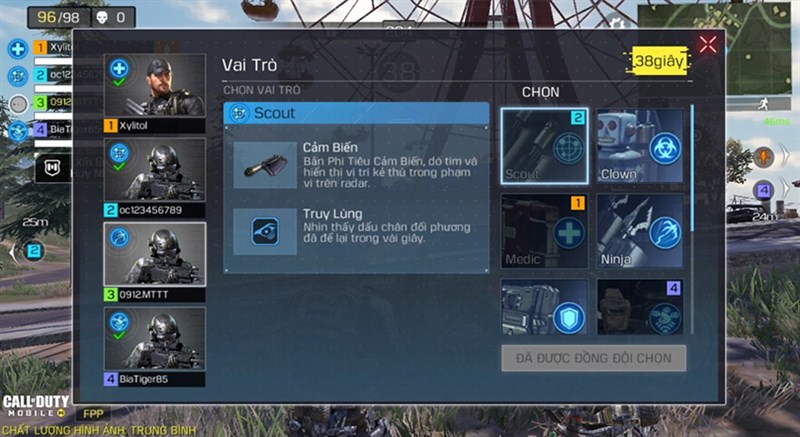This screenshot has width=800, height=437.
Task: Click the Đã Được Đồng Đội Chọn button
Action: [593, 358]
